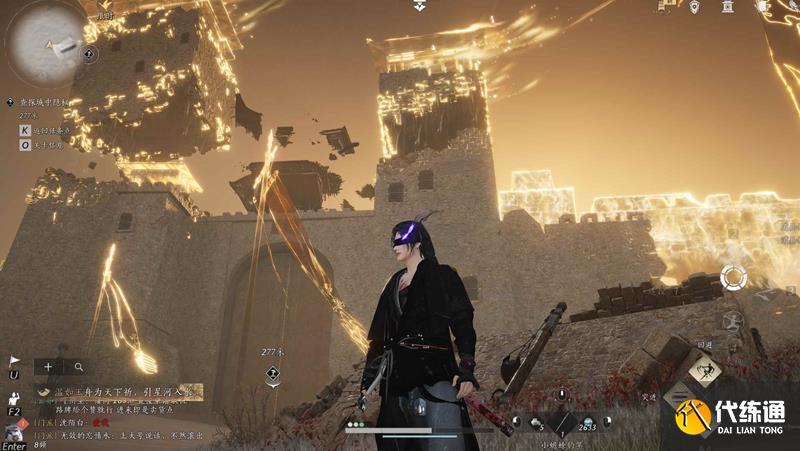Click the white flag icon
This screenshot has height=451, width=800.
[x=14, y=360]
